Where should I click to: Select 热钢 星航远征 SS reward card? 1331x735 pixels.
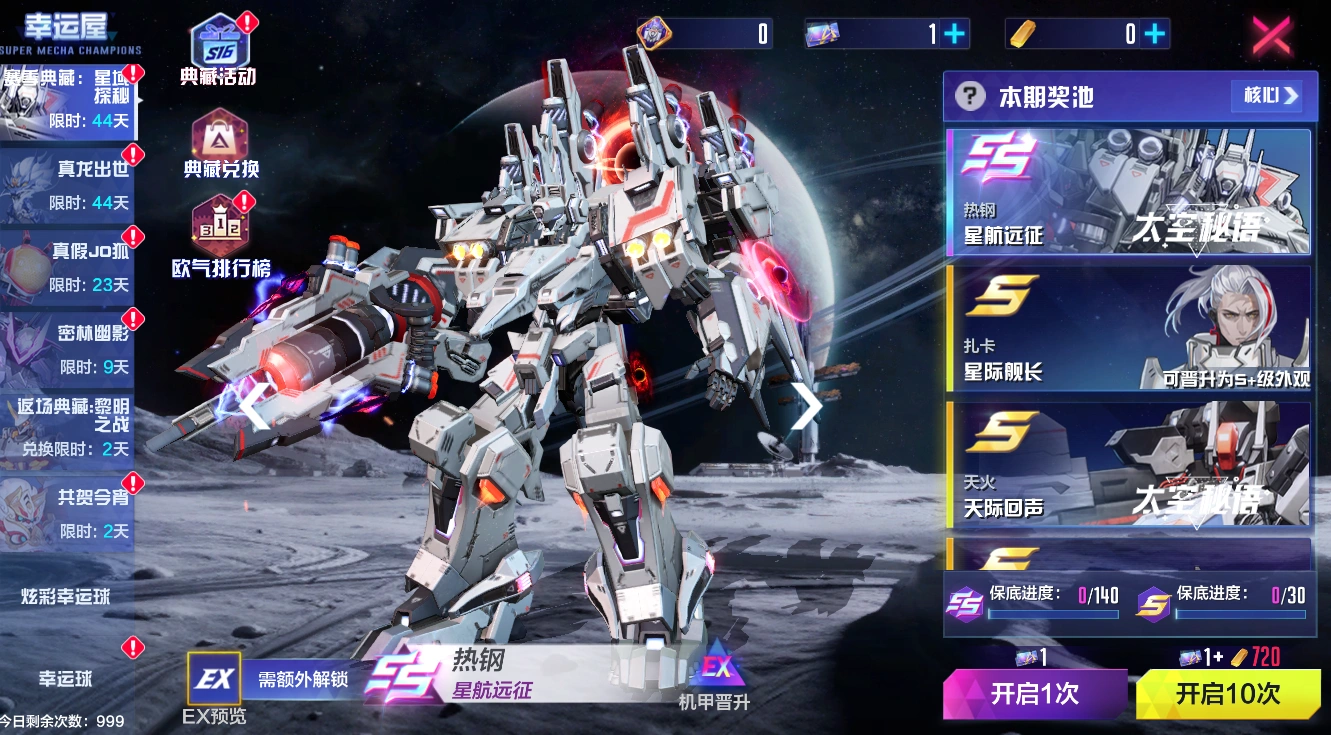(1127, 192)
